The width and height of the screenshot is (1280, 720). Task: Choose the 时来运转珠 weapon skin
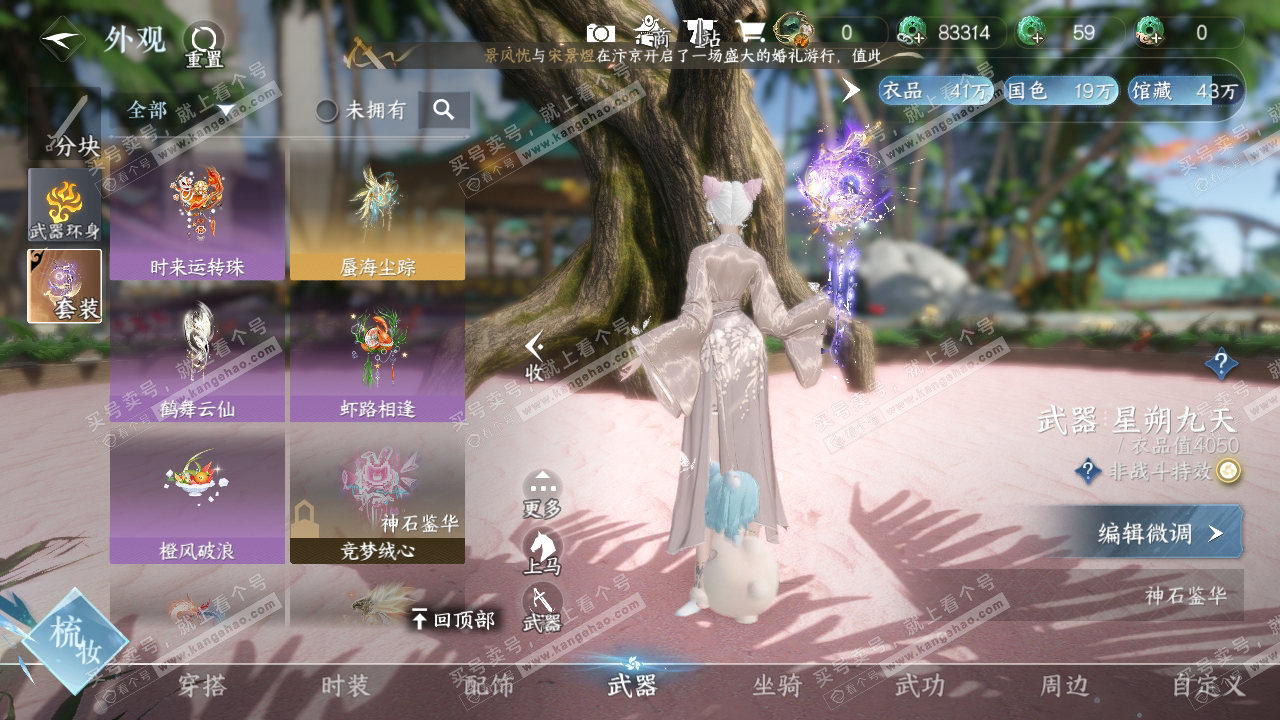[x=197, y=215]
